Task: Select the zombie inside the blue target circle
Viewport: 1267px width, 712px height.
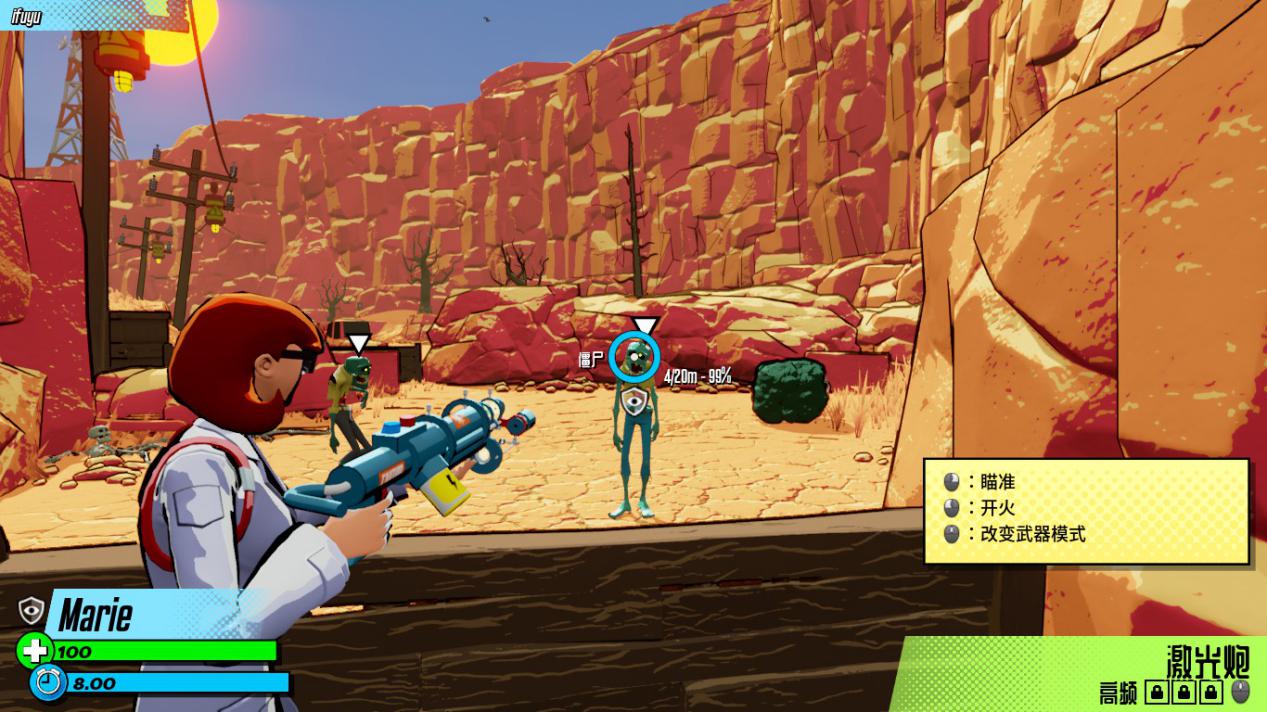Action: click(x=635, y=358)
